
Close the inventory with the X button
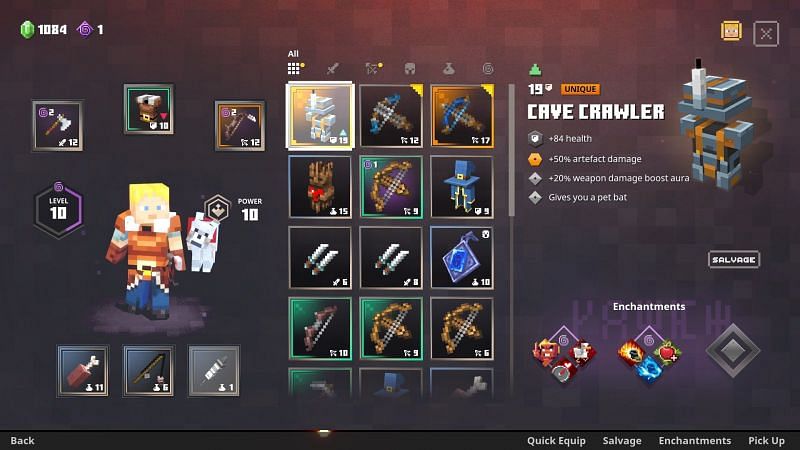[x=766, y=33]
